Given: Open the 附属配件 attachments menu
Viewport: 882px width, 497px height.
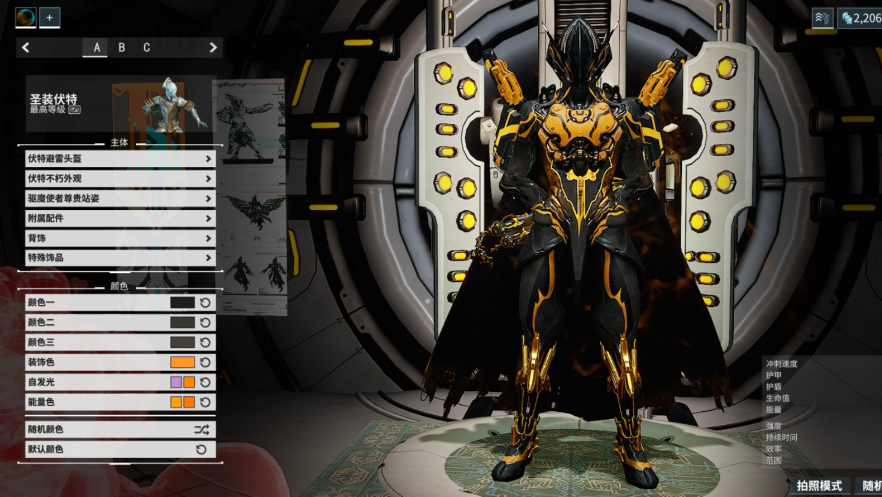Looking at the screenshot, I should 119,218.
